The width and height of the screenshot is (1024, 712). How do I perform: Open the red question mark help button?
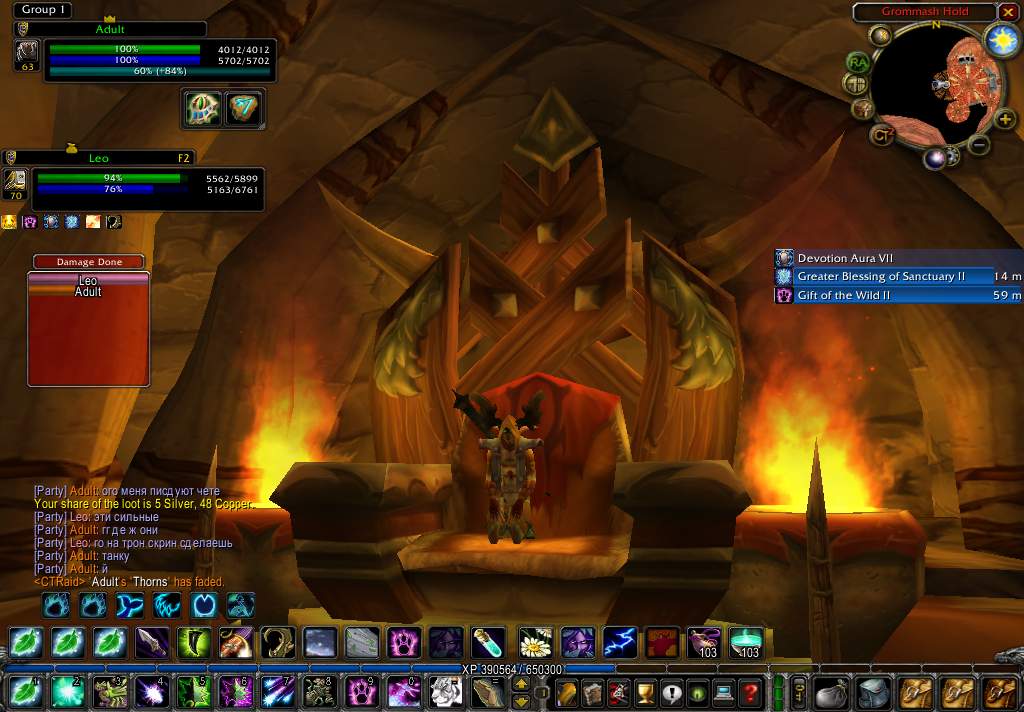[x=749, y=691]
